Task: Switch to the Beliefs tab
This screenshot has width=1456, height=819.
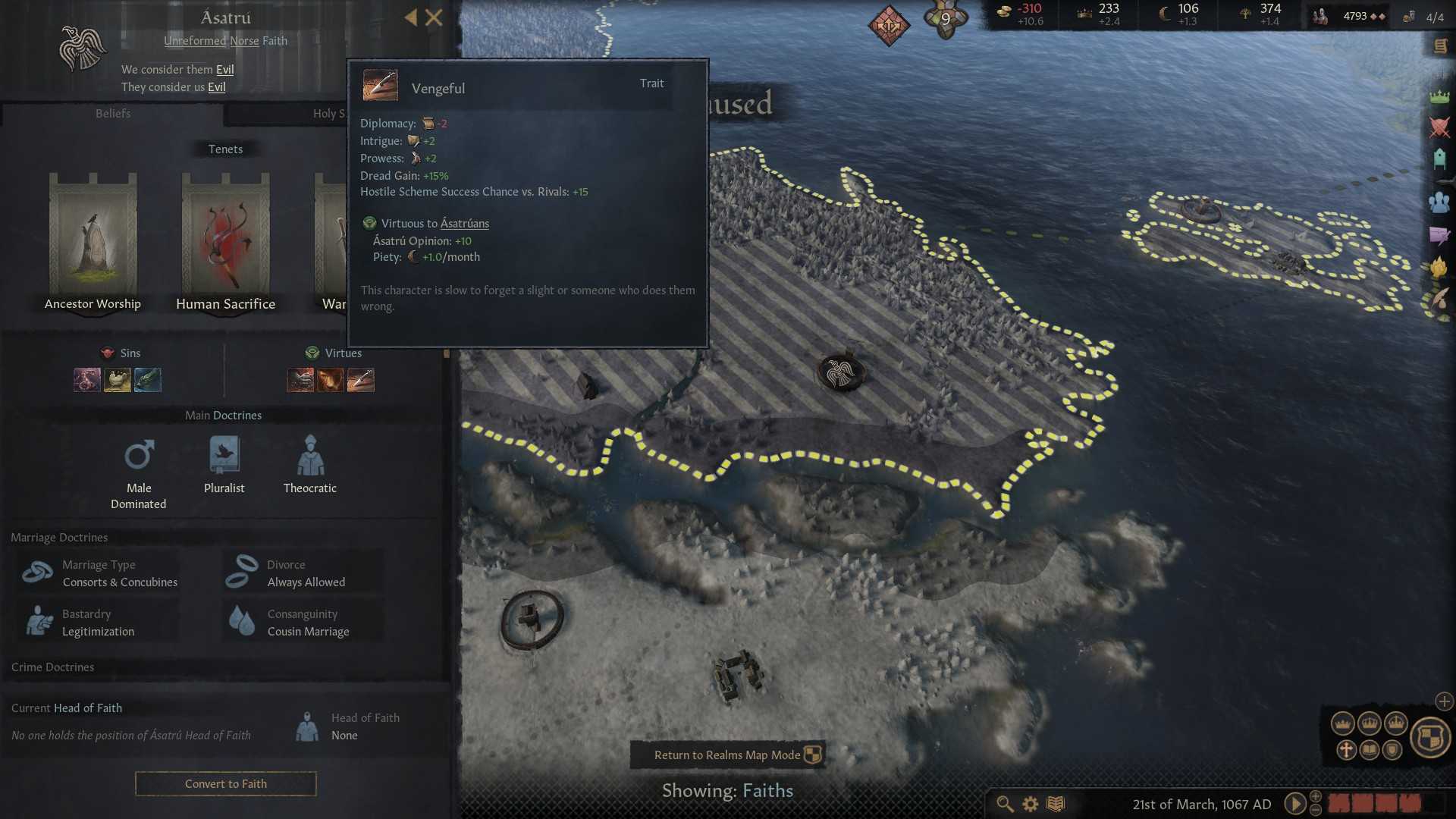Action: click(113, 114)
